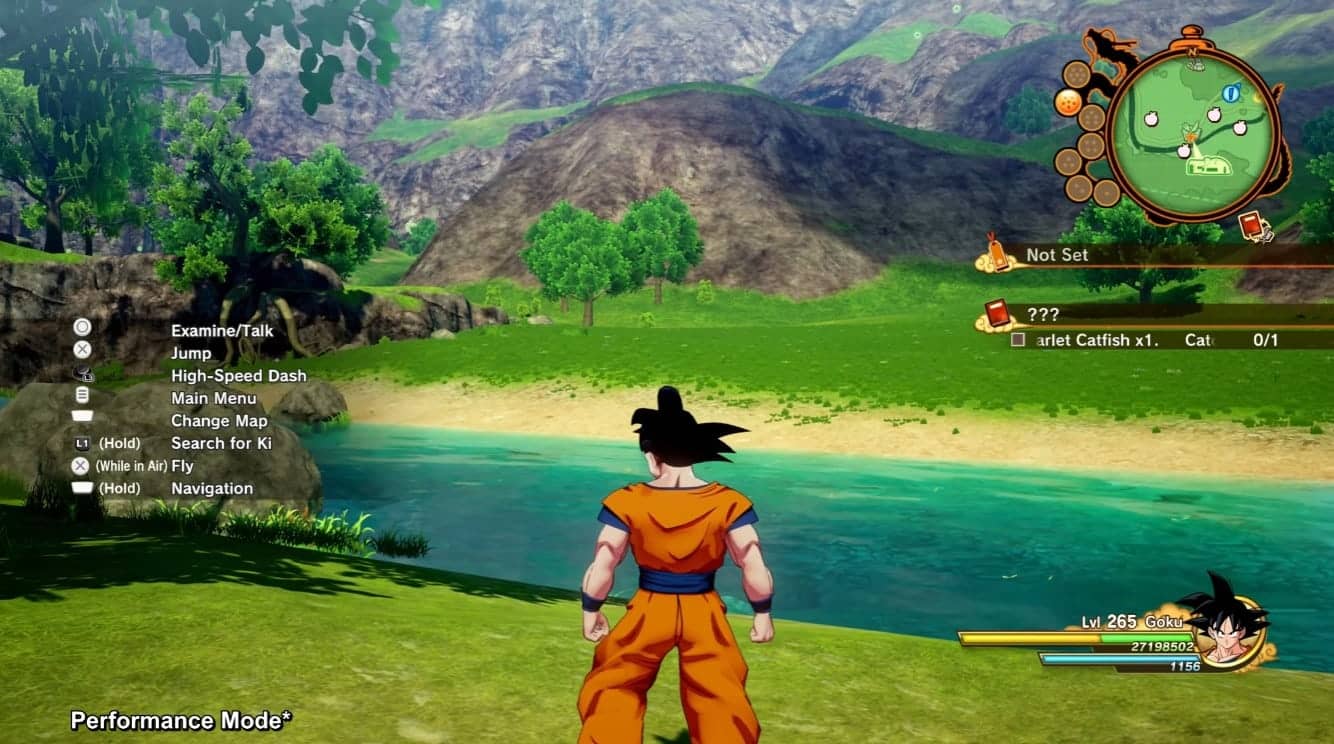Click the Shenron dragon silhouette behind the minimap
1334x744 pixels.
click(x=1104, y=44)
